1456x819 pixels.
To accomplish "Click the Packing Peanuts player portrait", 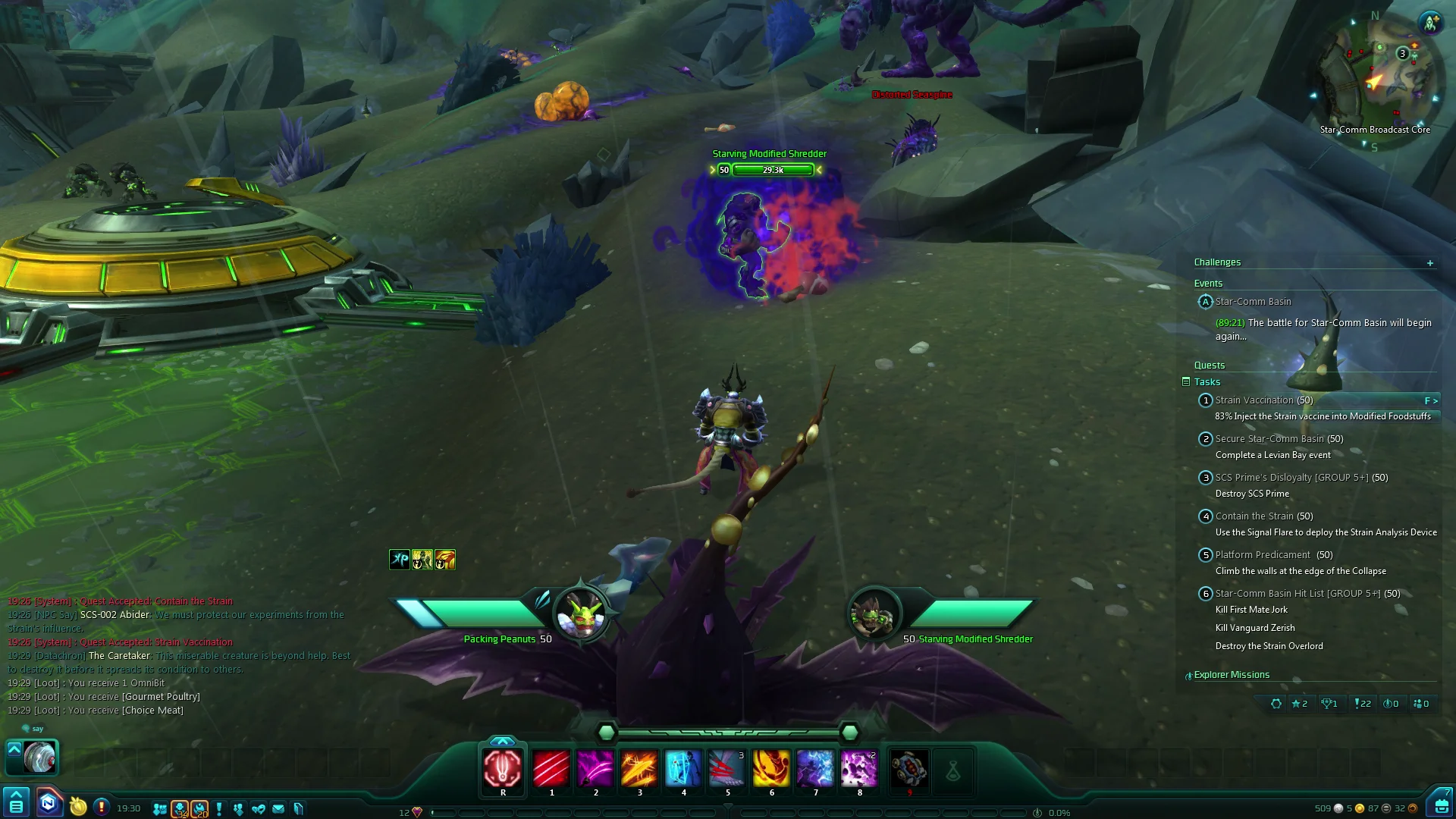I will coord(581,613).
